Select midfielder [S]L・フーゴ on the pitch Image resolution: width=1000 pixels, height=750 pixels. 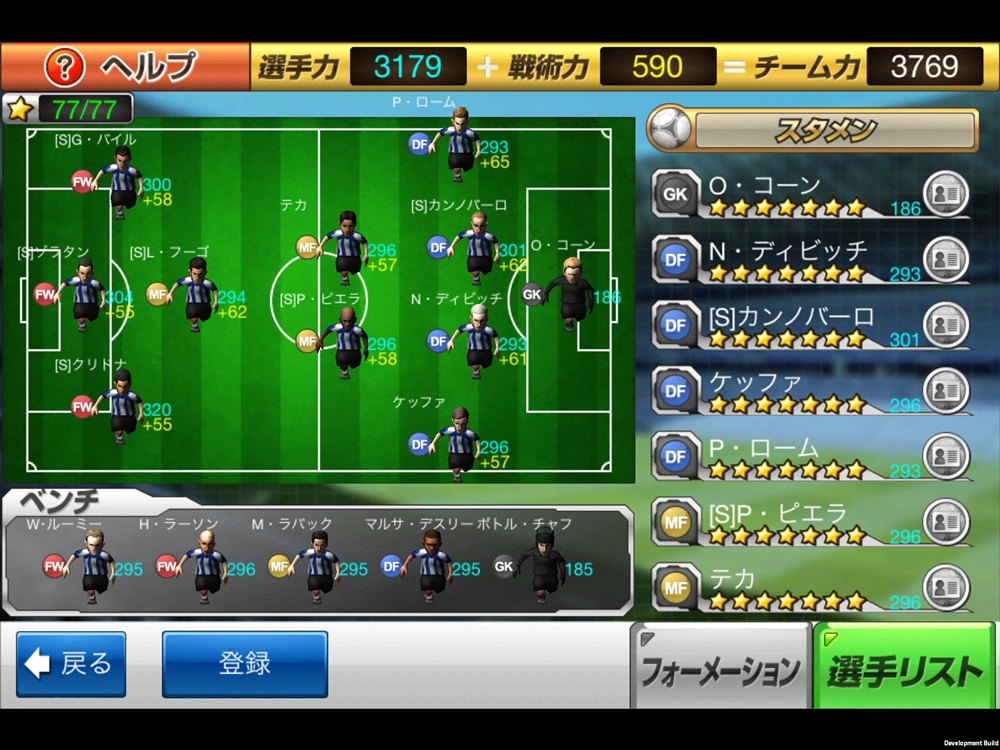coord(197,292)
